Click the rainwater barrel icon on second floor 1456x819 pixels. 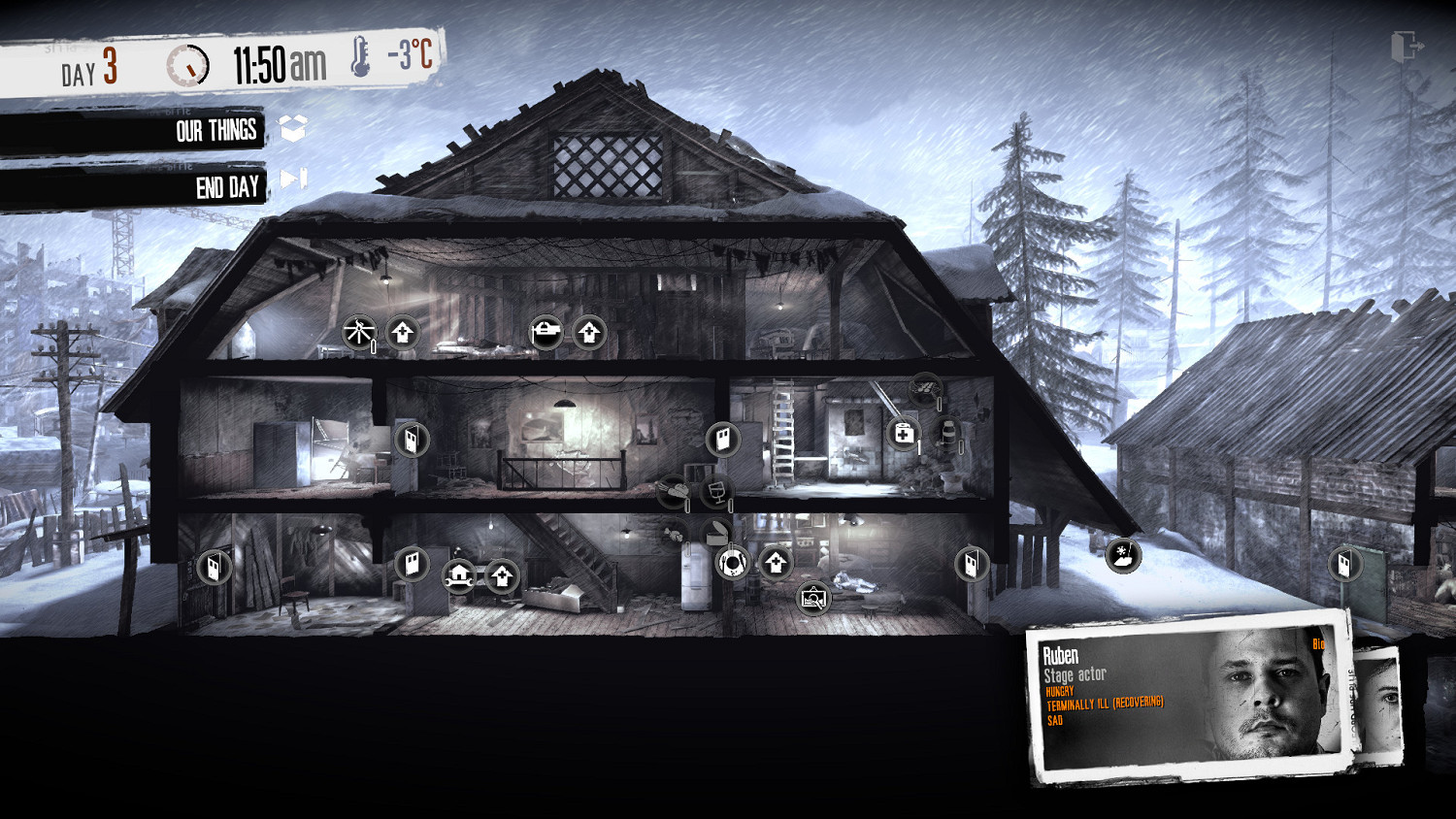[x=948, y=435]
